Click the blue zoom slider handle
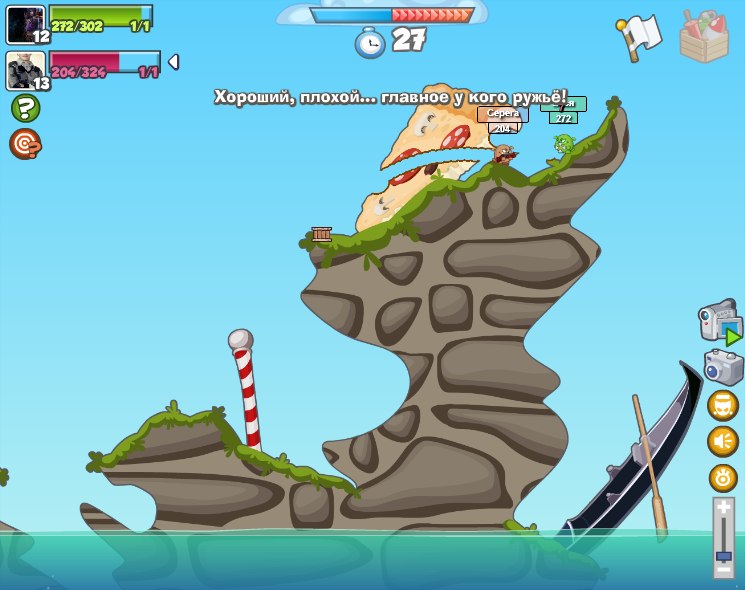Screen dimensions: 745x590 (x=724, y=555)
